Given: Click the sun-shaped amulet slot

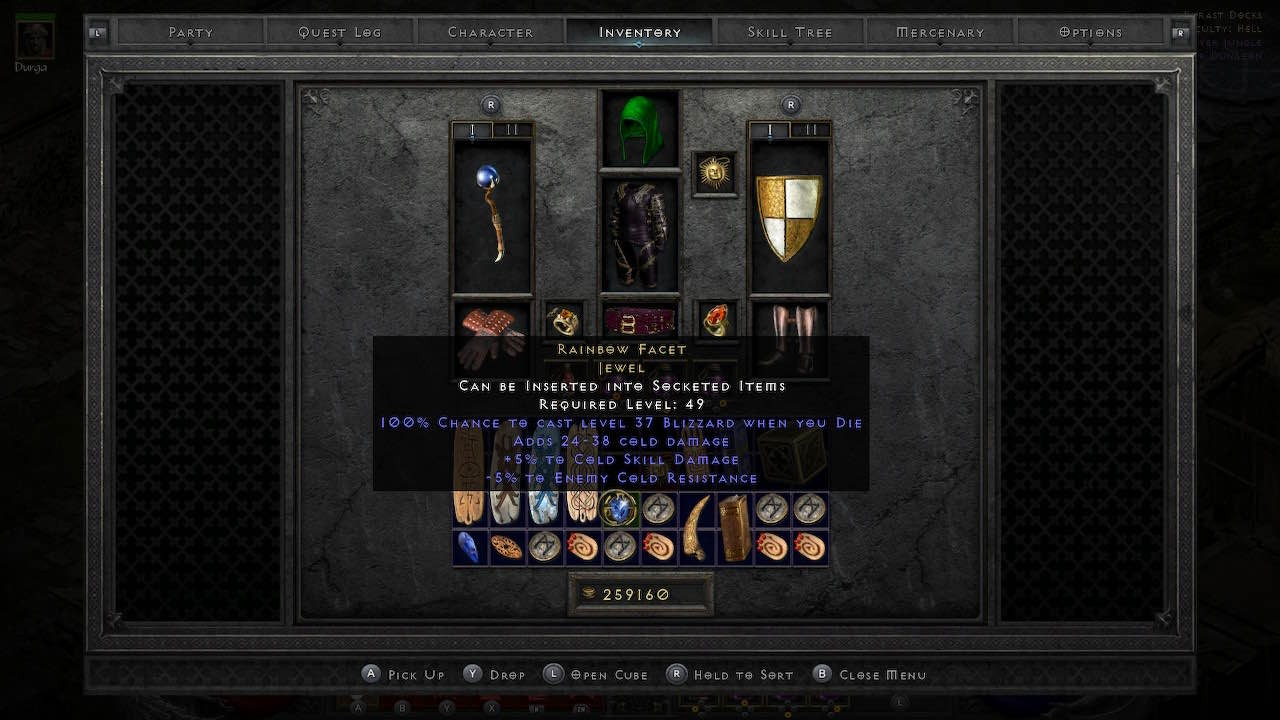Looking at the screenshot, I should 714,170.
